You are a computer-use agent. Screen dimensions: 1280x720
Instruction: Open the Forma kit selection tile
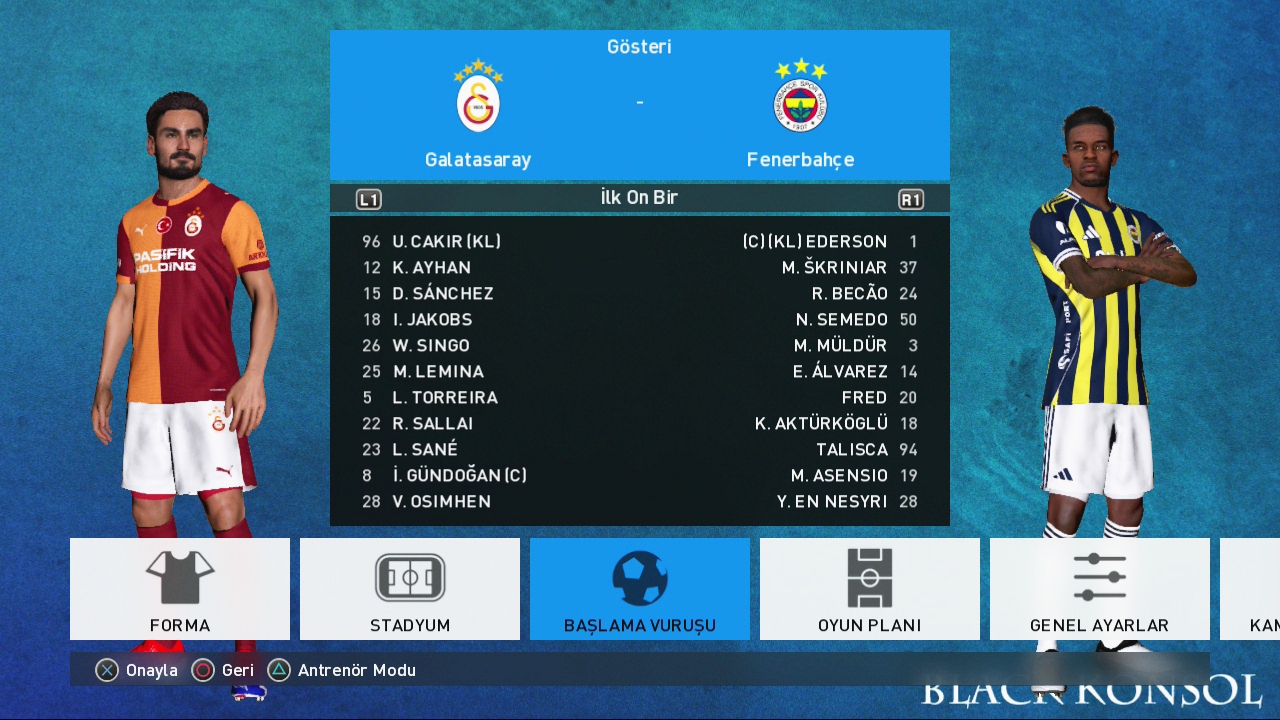pyautogui.click(x=180, y=589)
